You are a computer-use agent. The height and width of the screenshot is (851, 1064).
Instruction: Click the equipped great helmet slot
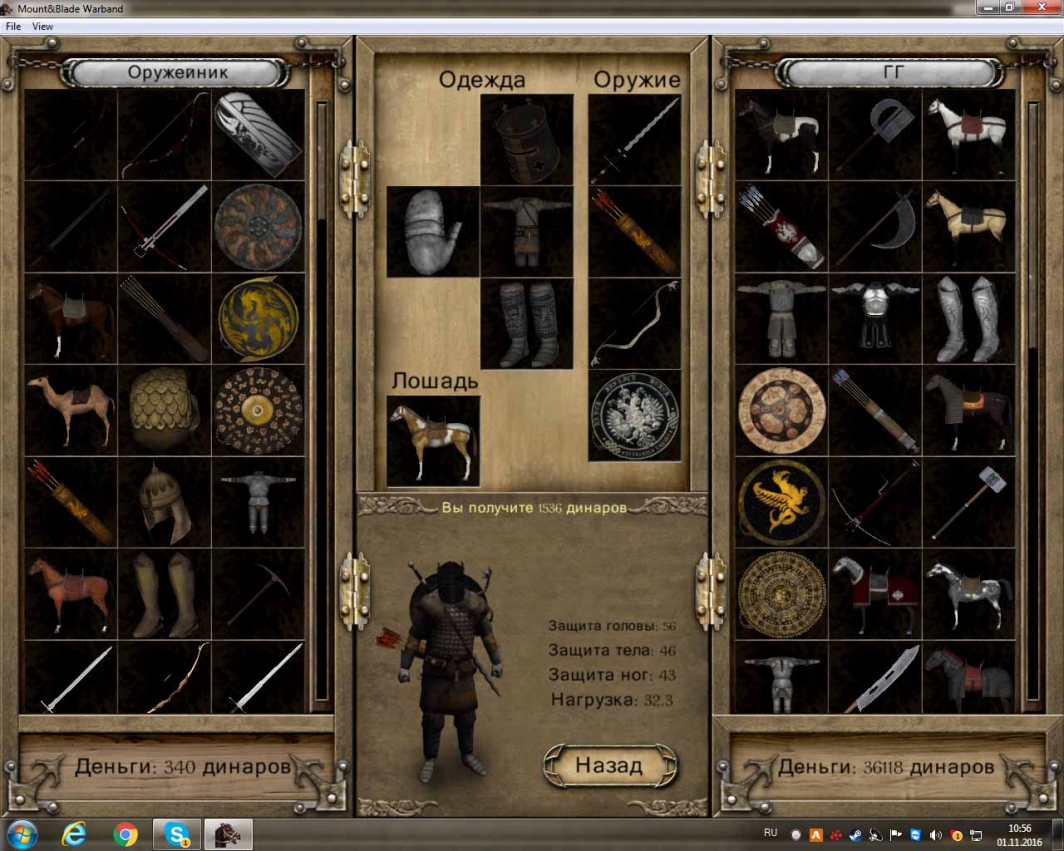pos(526,139)
